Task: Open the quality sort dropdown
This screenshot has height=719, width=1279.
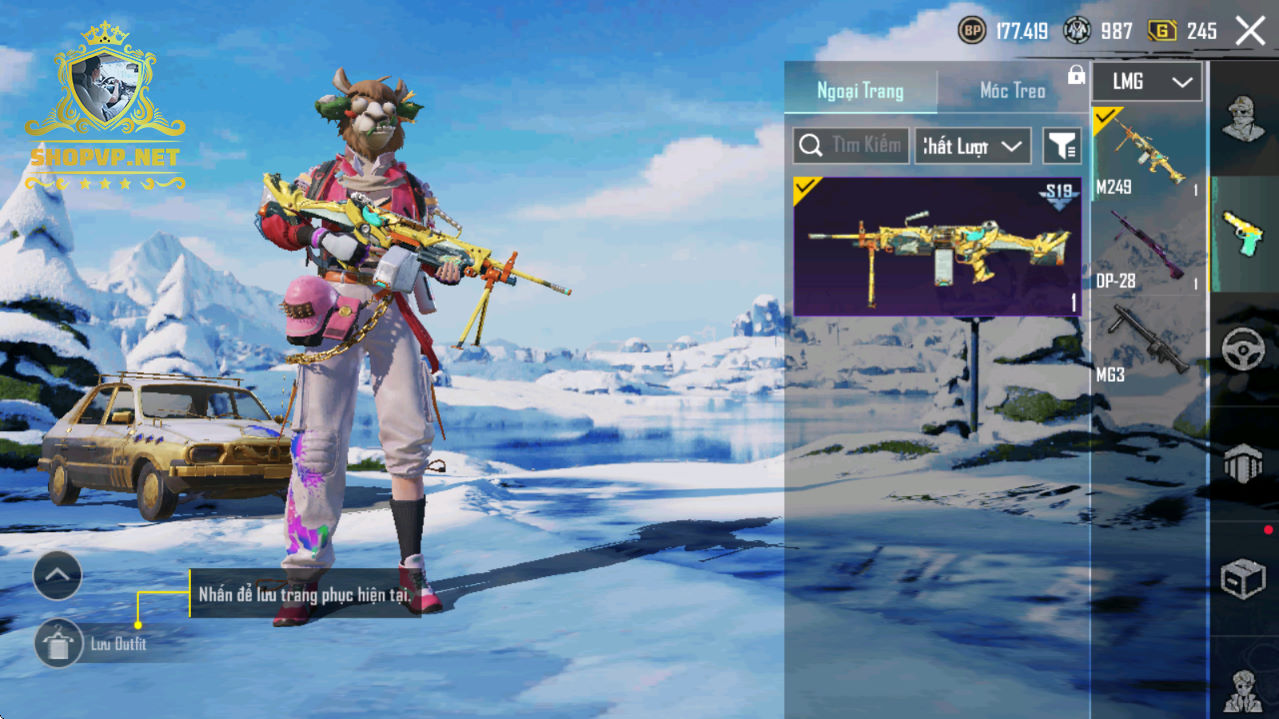Action: (x=973, y=146)
